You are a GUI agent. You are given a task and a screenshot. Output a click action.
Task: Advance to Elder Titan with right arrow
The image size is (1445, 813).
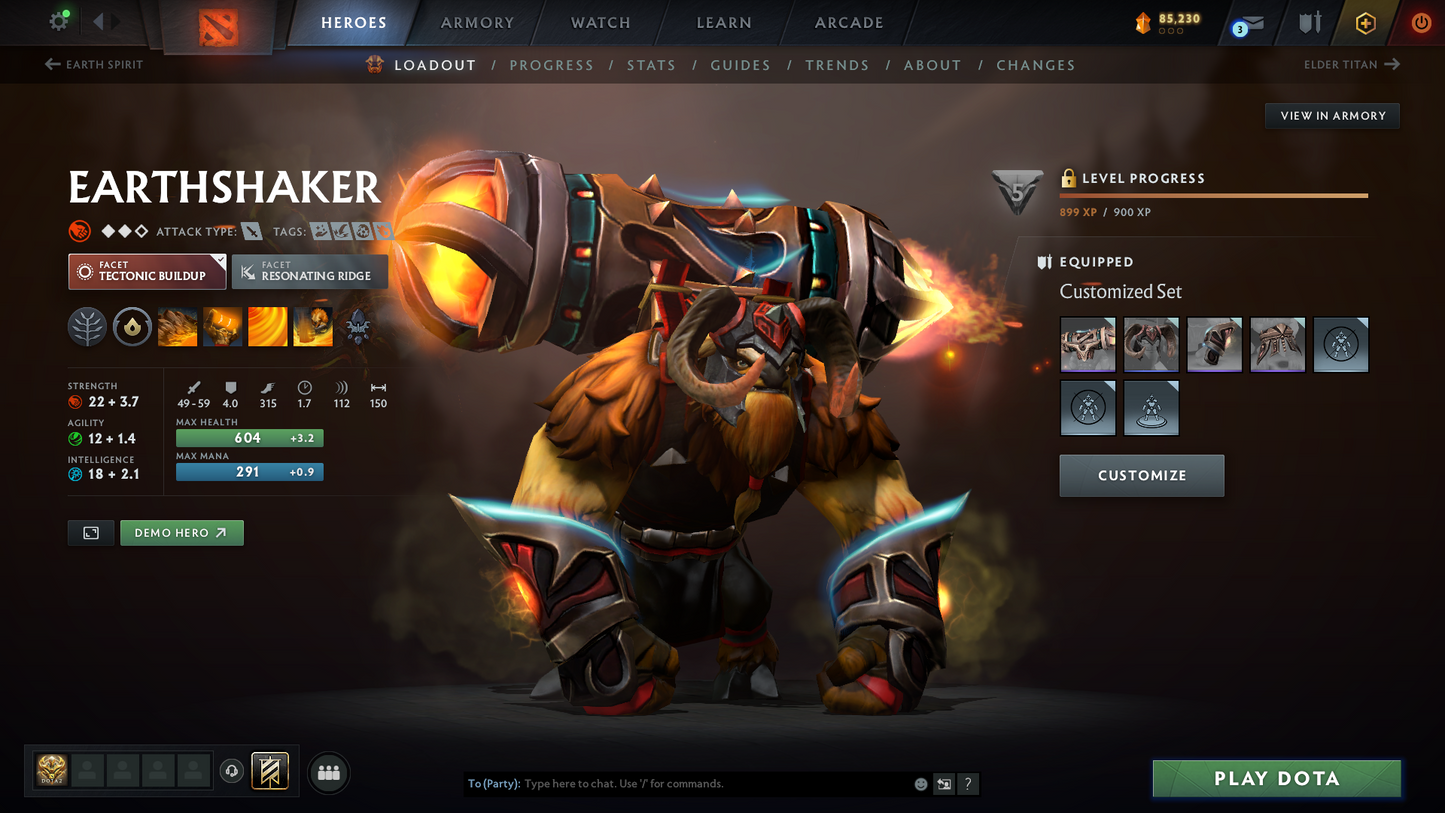click(x=1393, y=64)
